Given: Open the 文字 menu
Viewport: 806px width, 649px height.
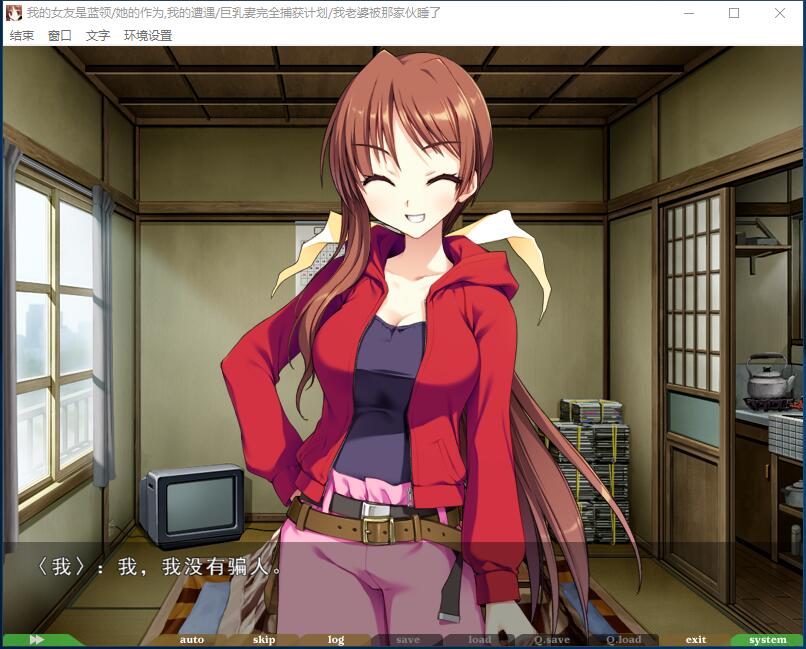Looking at the screenshot, I should click(x=98, y=35).
